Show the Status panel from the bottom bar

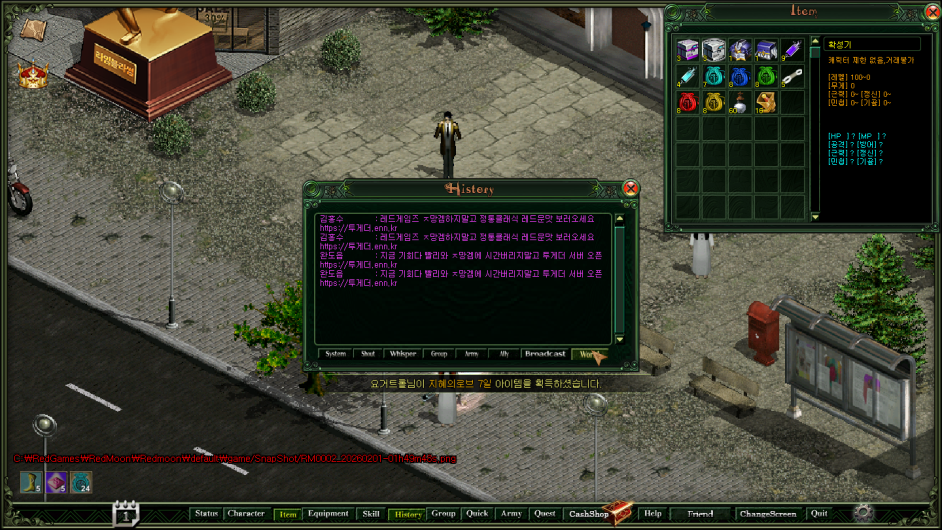tap(206, 514)
